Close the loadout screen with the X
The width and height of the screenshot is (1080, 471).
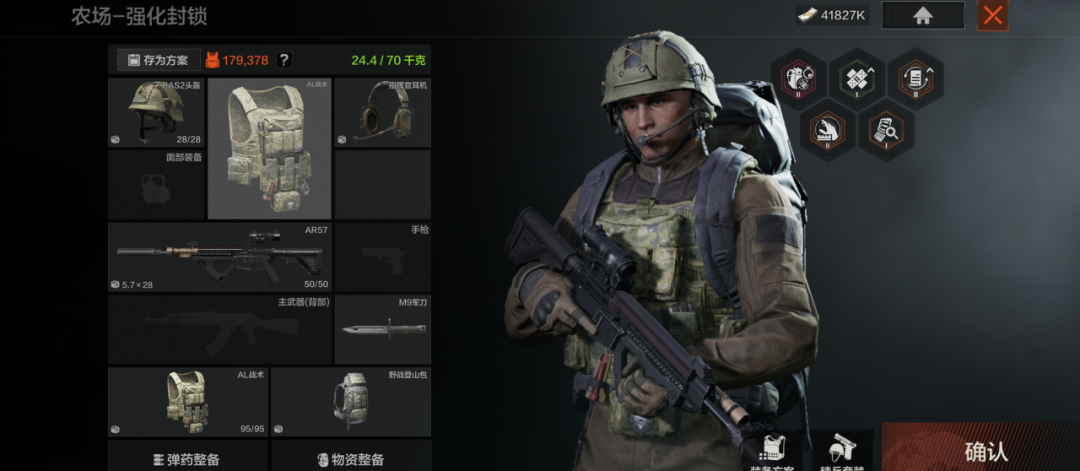click(992, 15)
